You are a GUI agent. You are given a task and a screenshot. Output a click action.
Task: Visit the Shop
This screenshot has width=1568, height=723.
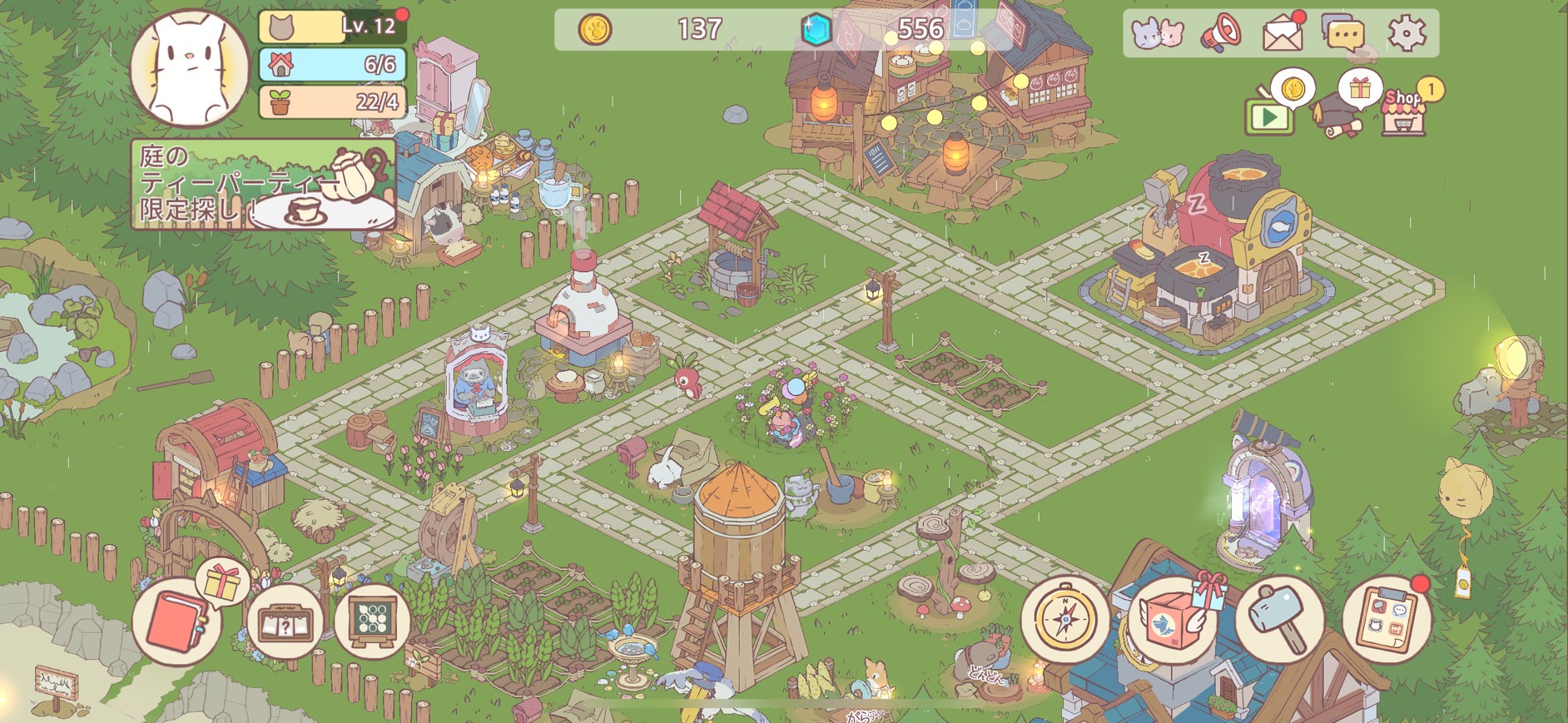(1404, 111)
